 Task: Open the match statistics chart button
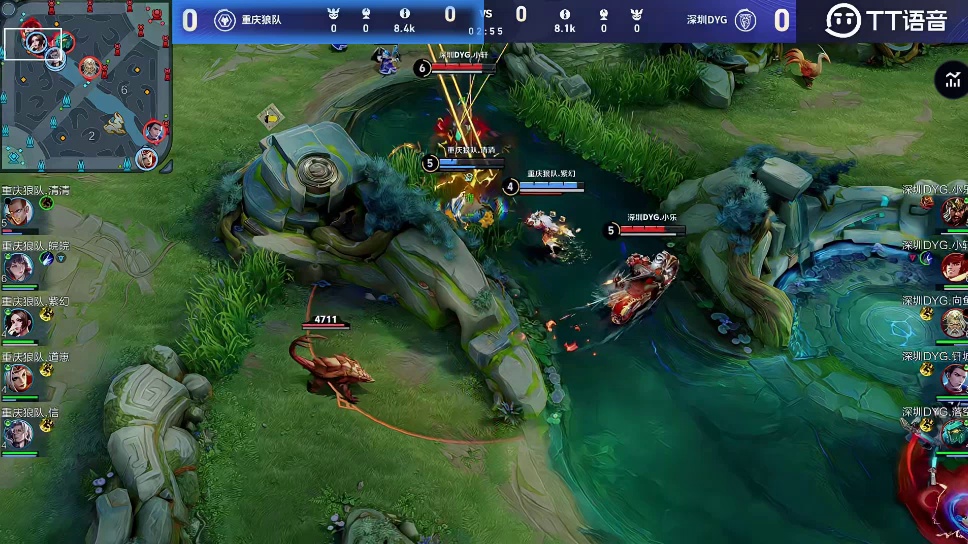(949, 81)
